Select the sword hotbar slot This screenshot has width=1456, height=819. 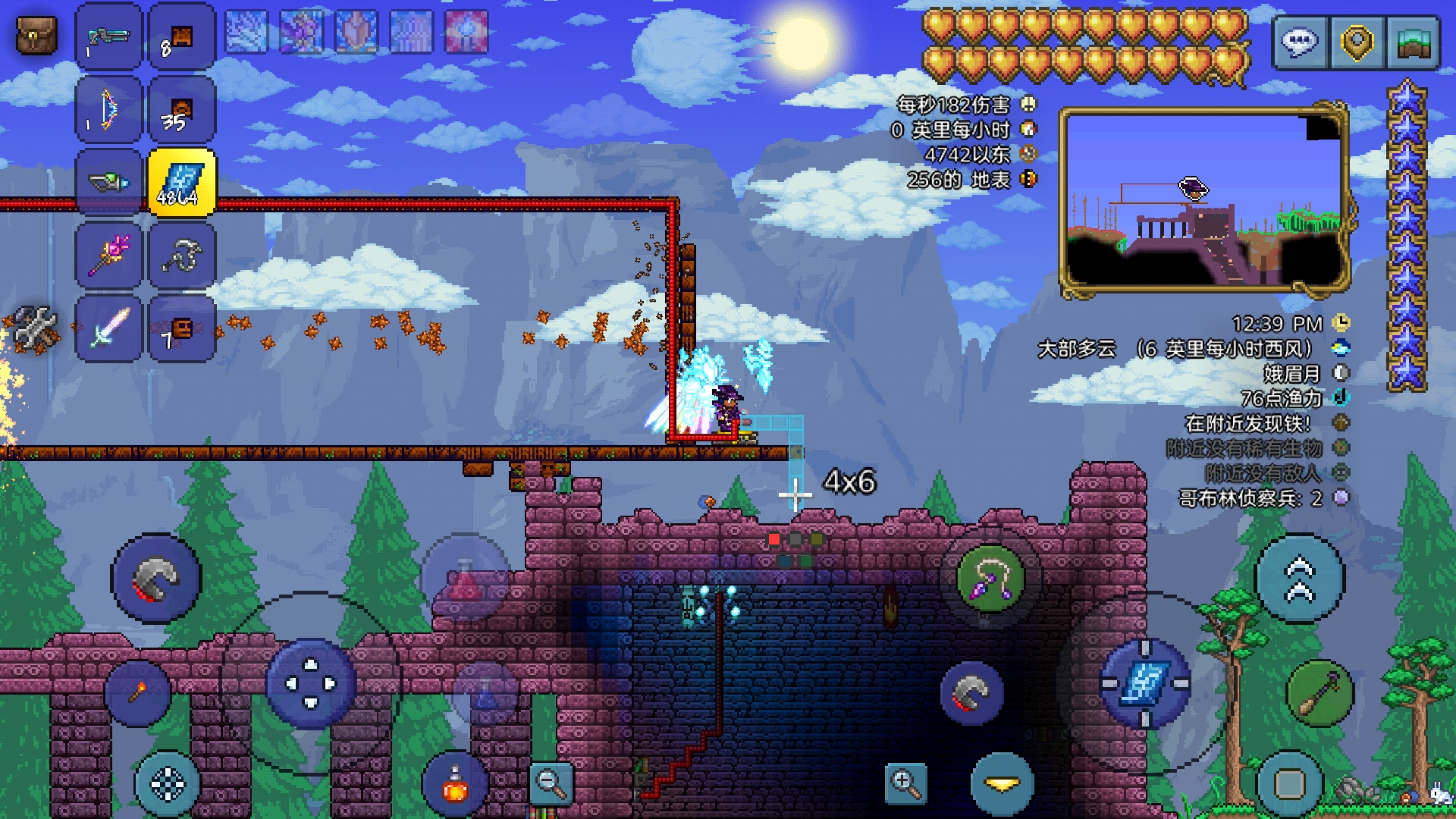(x=108, y=328)
